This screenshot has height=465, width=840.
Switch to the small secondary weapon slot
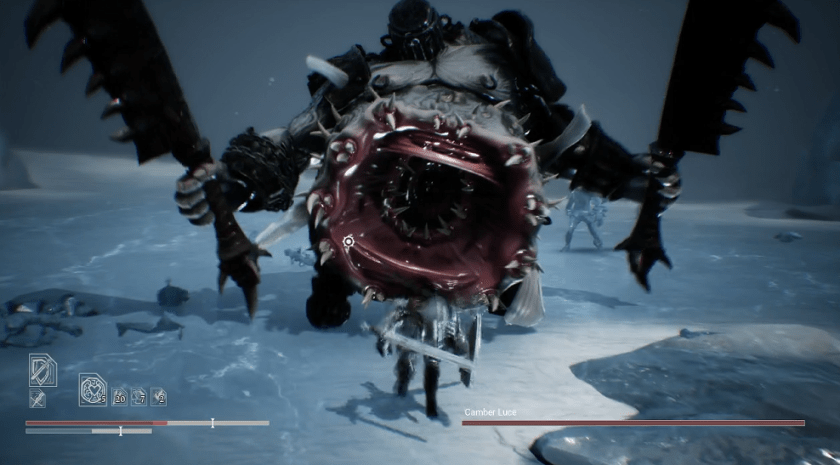[37, 400]
